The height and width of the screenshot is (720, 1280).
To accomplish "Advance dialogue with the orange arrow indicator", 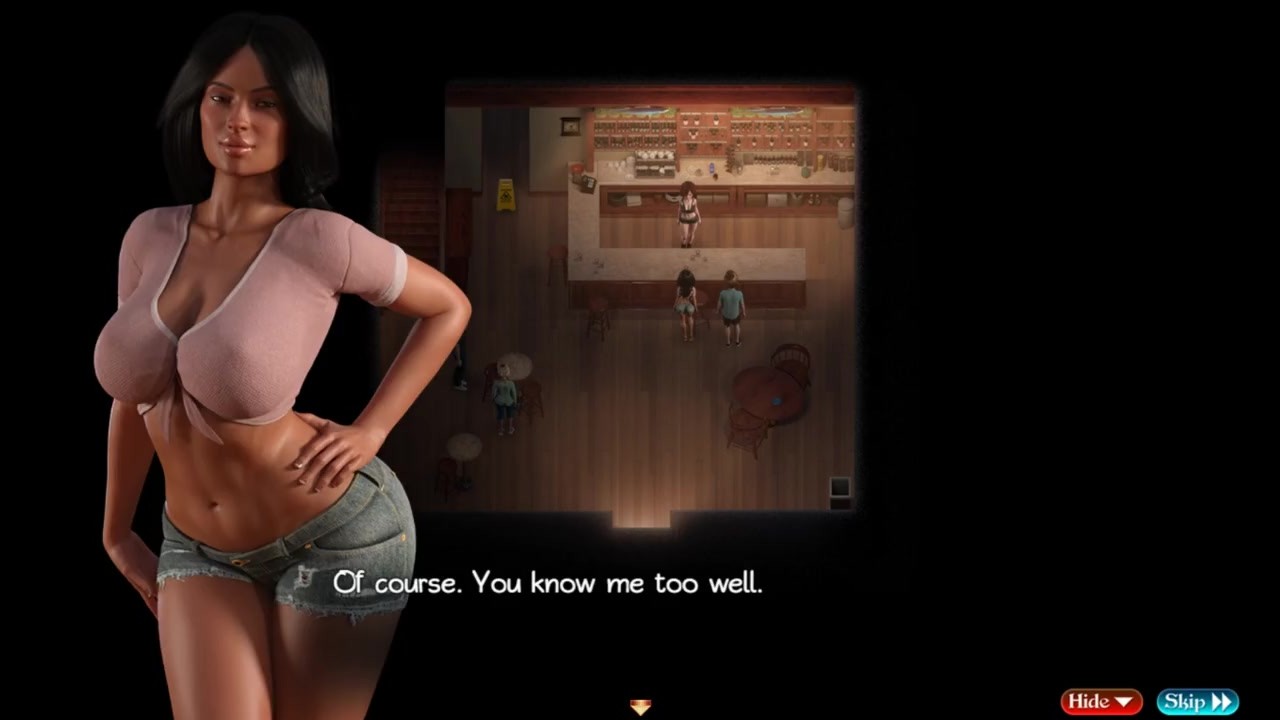I will pyautogui.click(x=640, y=707).
